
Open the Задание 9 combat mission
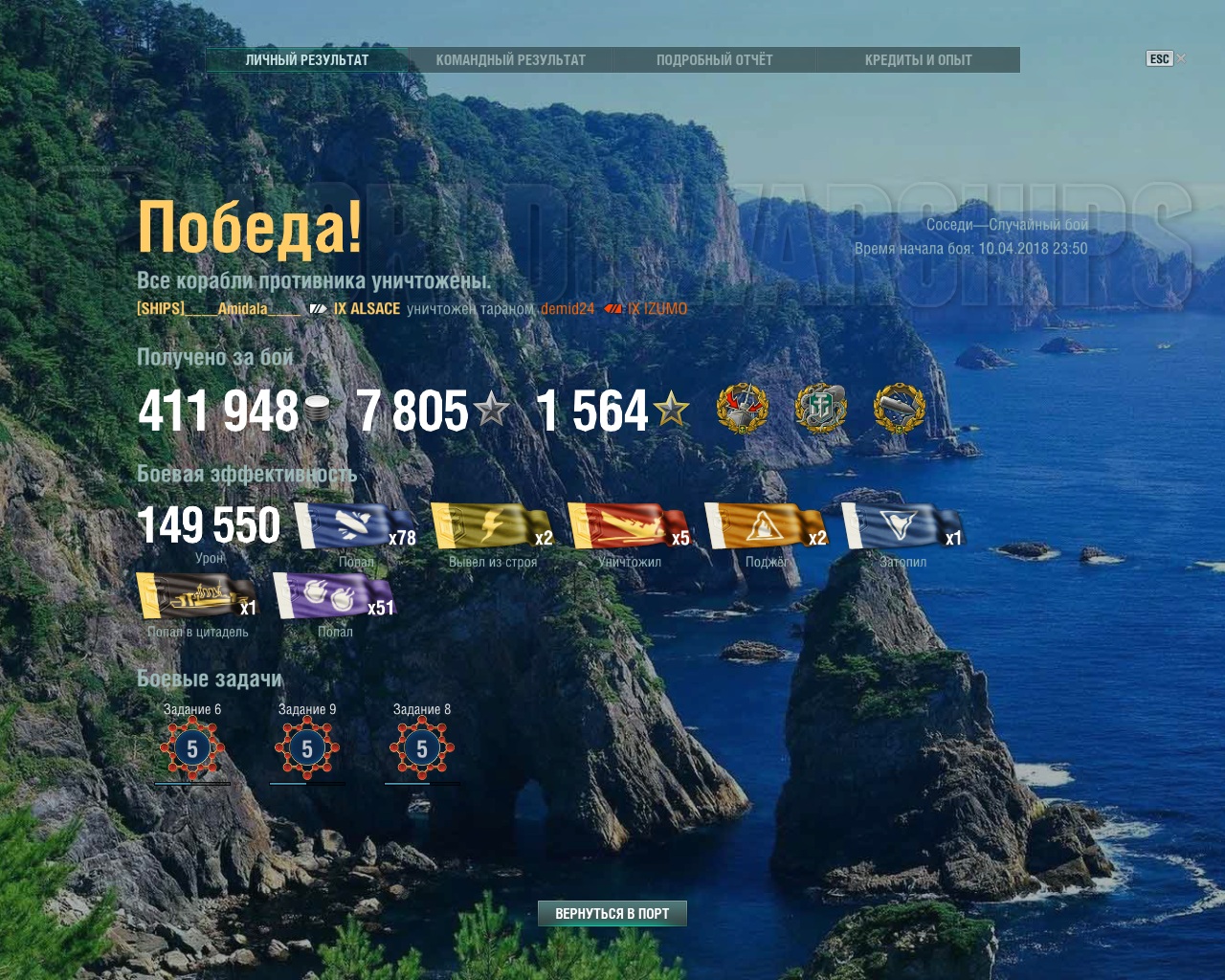[307, 747]
